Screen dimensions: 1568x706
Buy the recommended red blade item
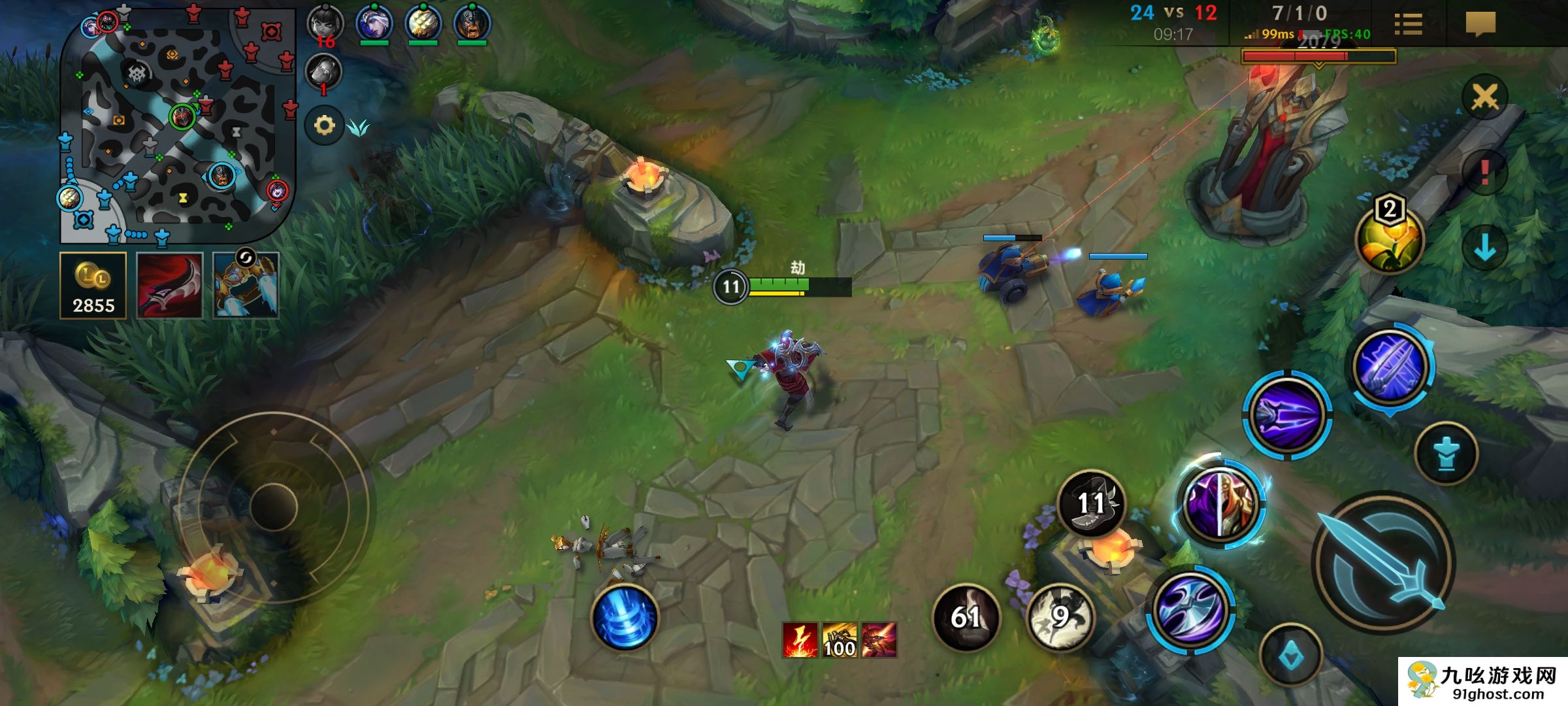point(169,286)
